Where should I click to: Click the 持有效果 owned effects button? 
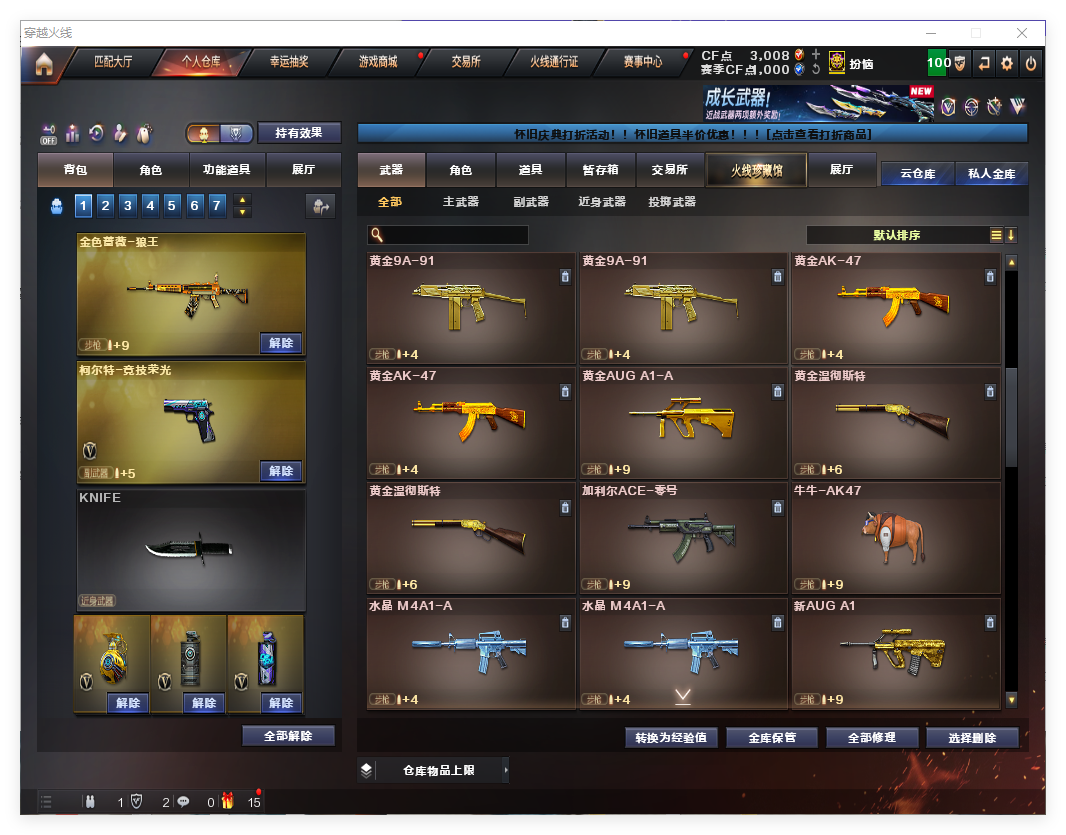click(299, 133)
